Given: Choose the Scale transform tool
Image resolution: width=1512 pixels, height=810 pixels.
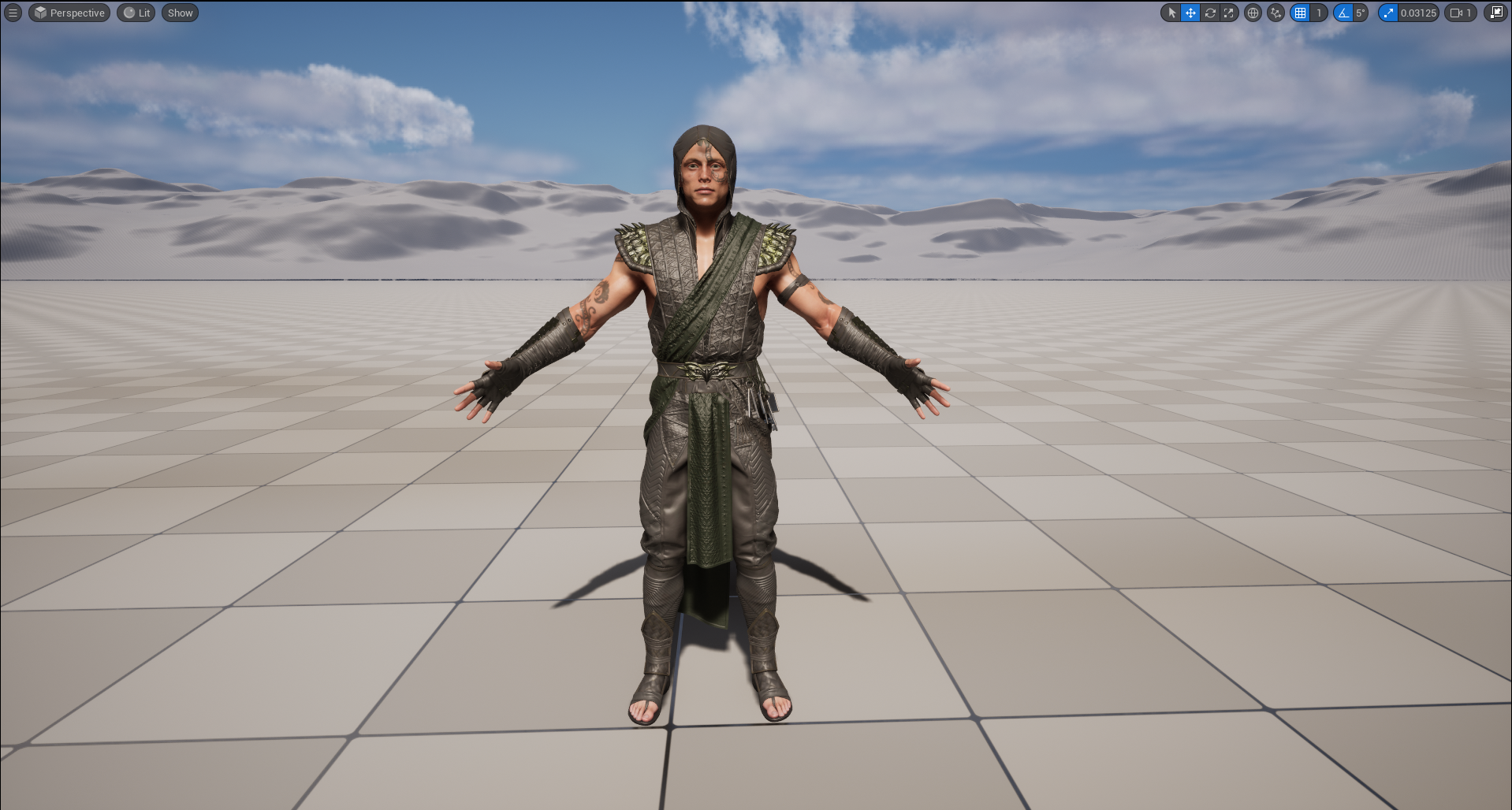Looking at the screenshot, I should [1229, 13].
